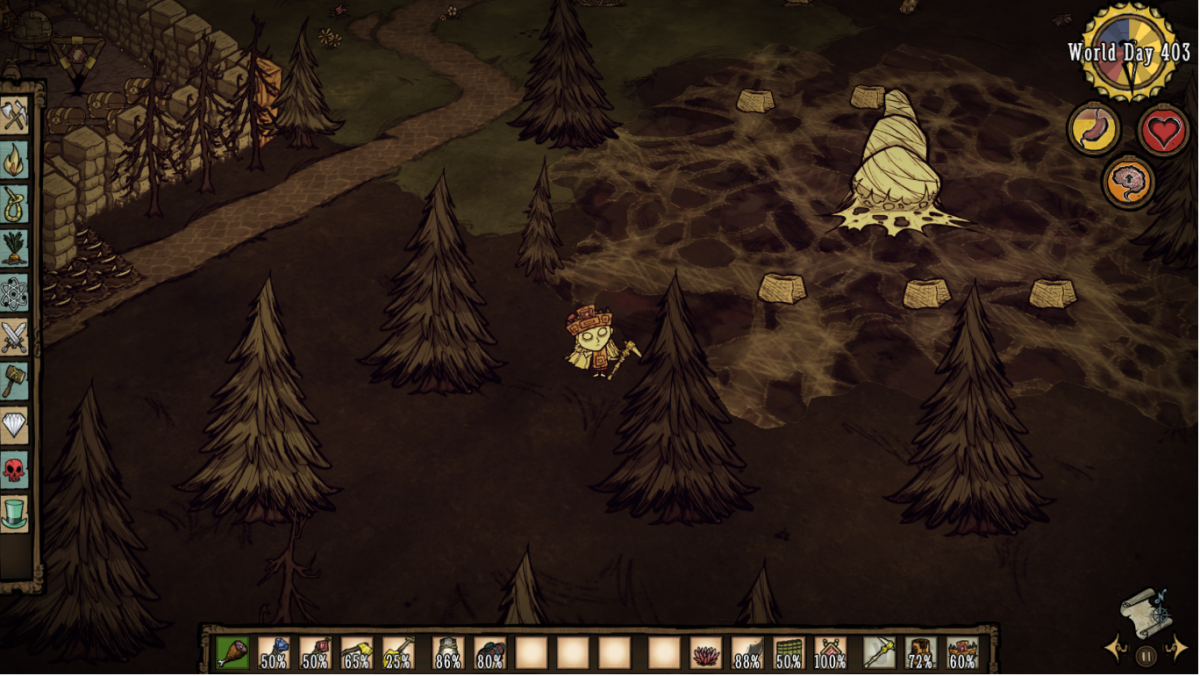Pick the pink lotus flower item
Image resolution: width=1200 pixels, height=676 pixels.
pos(705,653)
